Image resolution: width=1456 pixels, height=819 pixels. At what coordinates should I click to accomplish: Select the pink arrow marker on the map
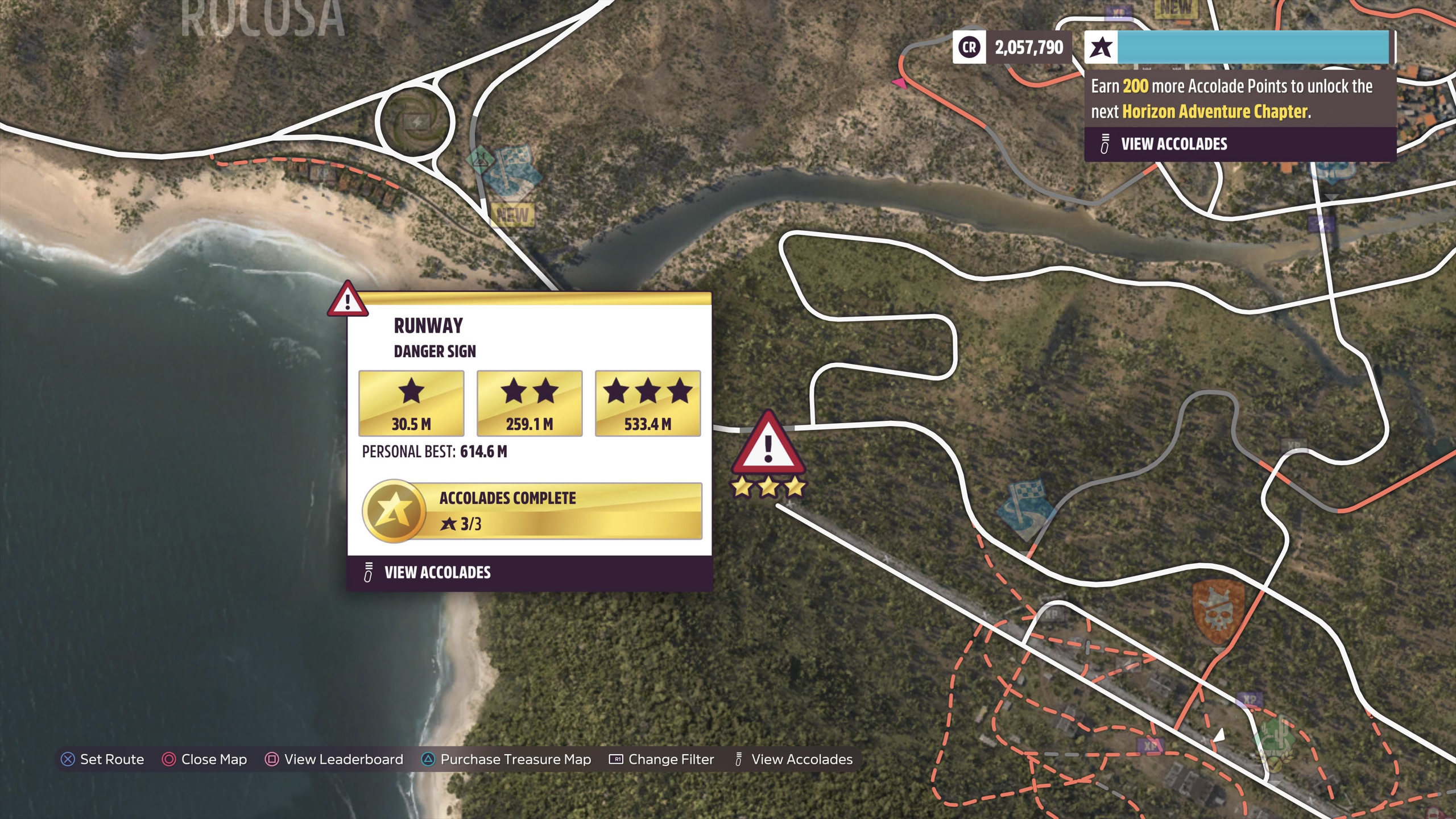pyautogui.click(x=899, y=84)
